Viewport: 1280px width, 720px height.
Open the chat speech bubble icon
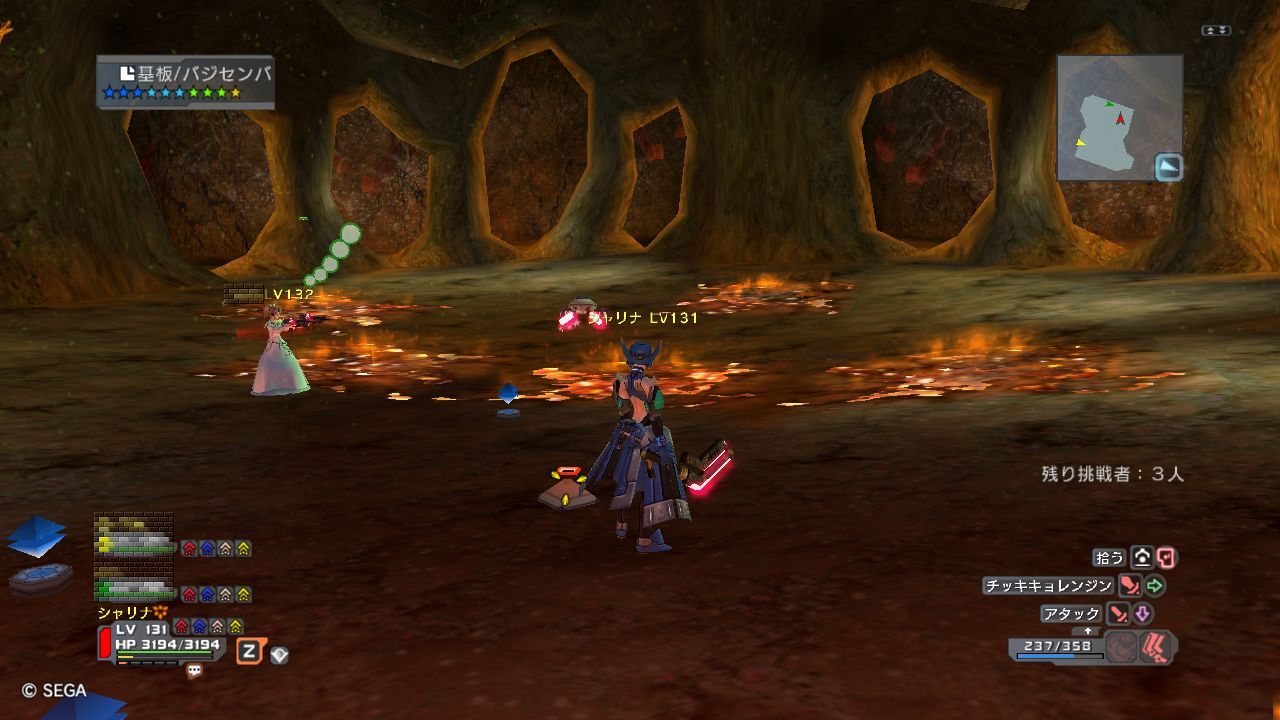[194, 671]
